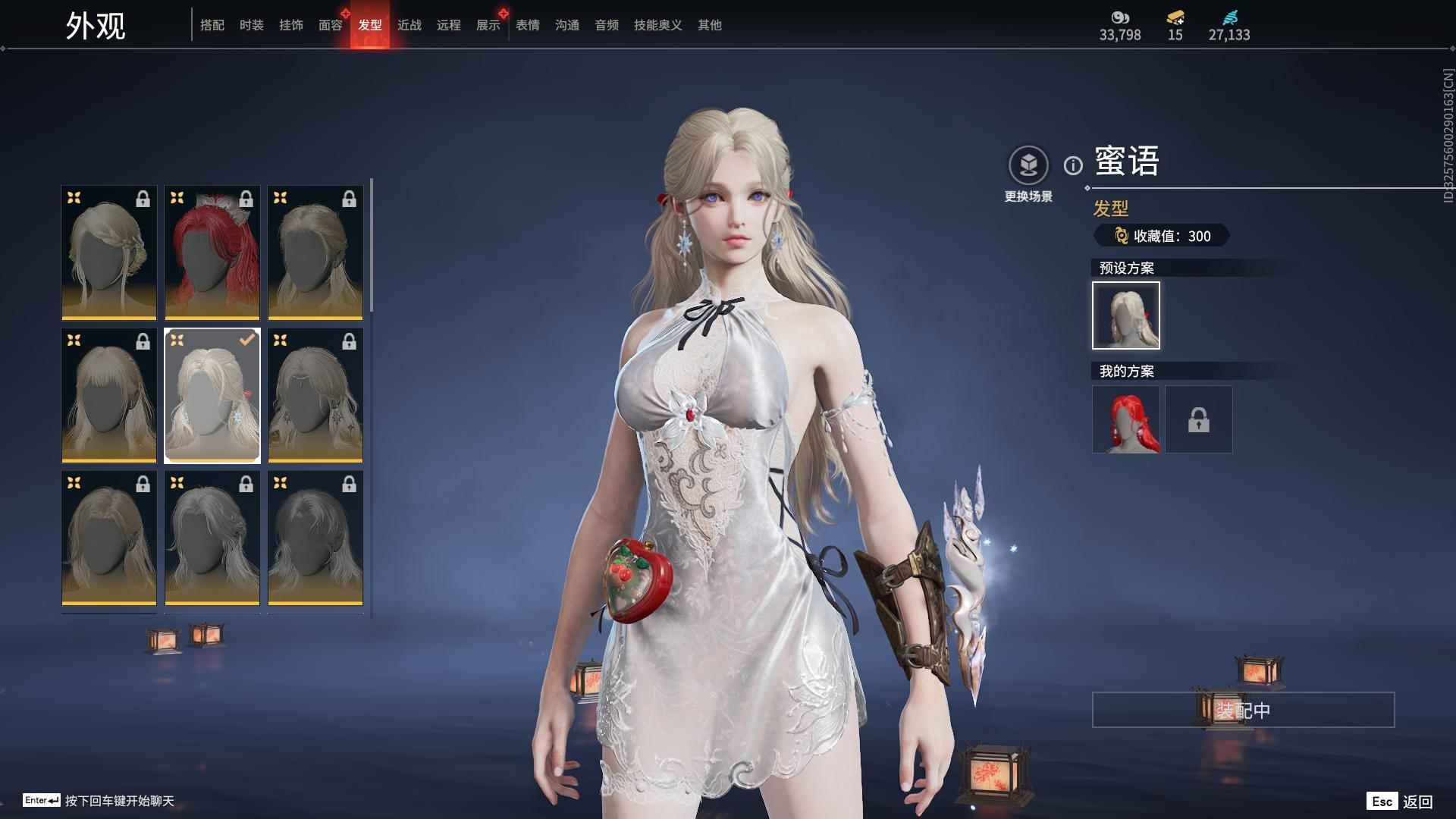Screen dimensions: 1456x819
Task: Open the 展示 tab
Action: coord(488,25)
